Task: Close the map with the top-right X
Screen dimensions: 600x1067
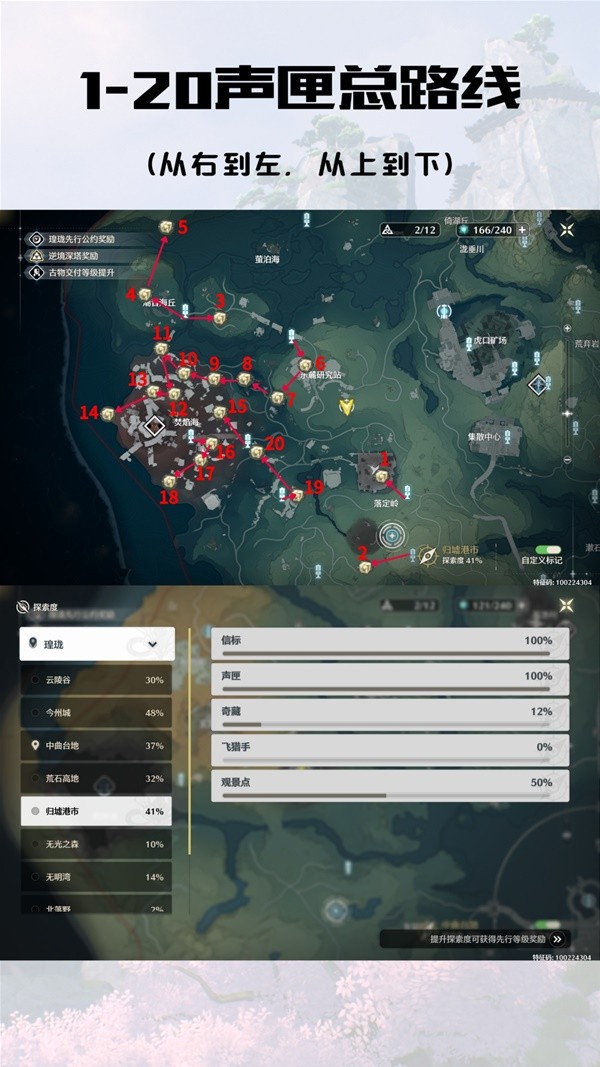Action: click(567, 229)
